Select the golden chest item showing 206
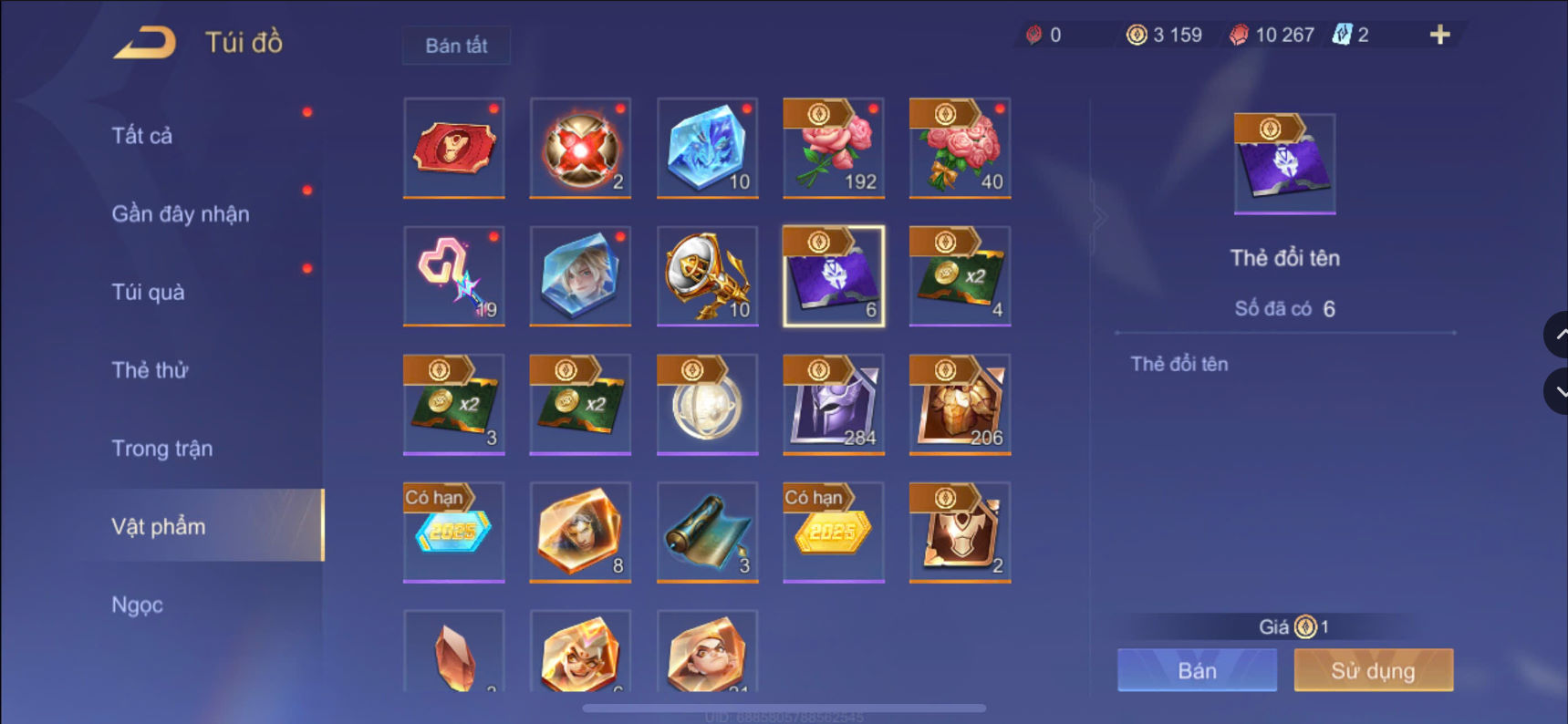Viewport: 1568px width, 724px height. pyautogui.click(x=960, y=404)
